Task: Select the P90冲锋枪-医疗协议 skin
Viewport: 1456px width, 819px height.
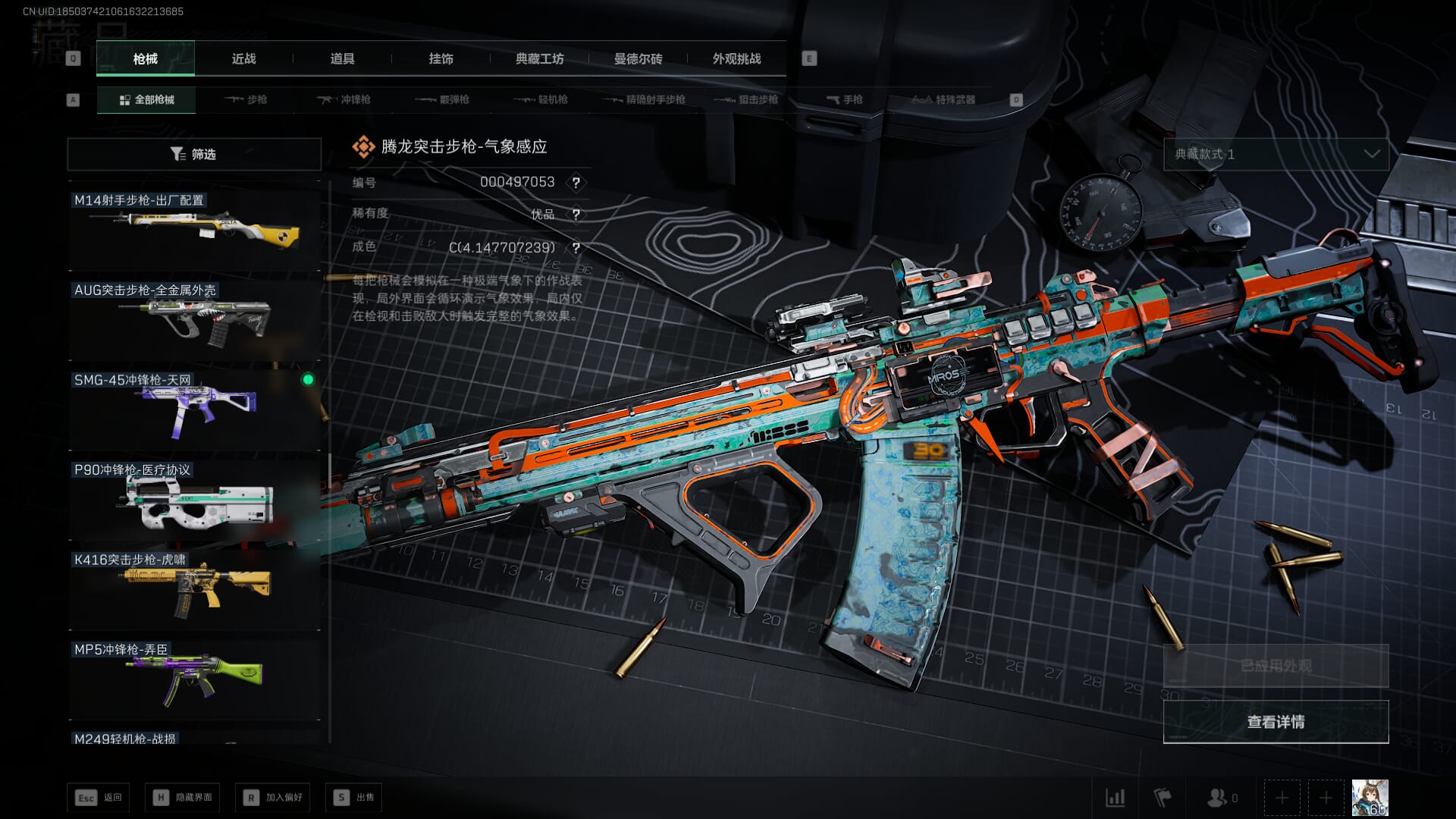Action: coord(194,497)
